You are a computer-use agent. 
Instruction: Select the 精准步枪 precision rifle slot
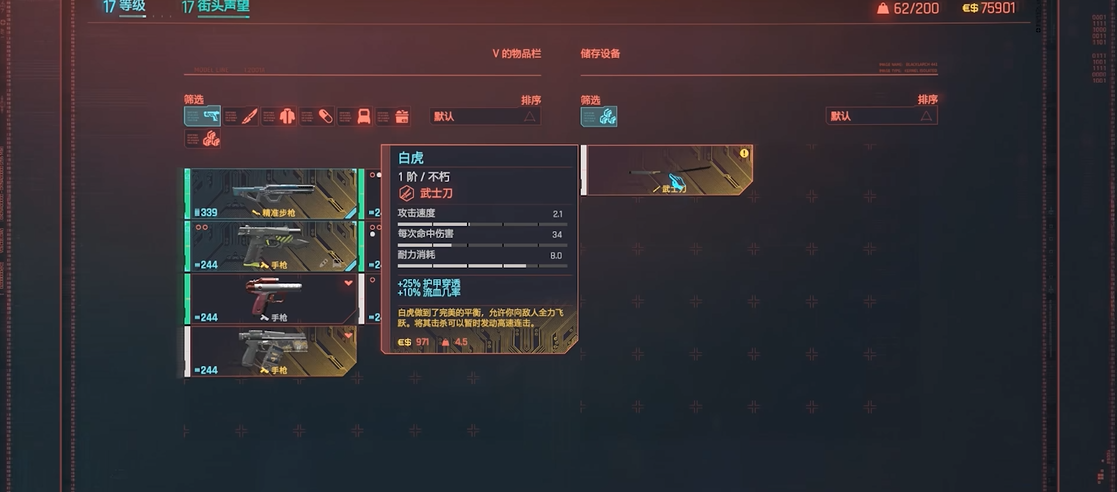coord(272,193)
